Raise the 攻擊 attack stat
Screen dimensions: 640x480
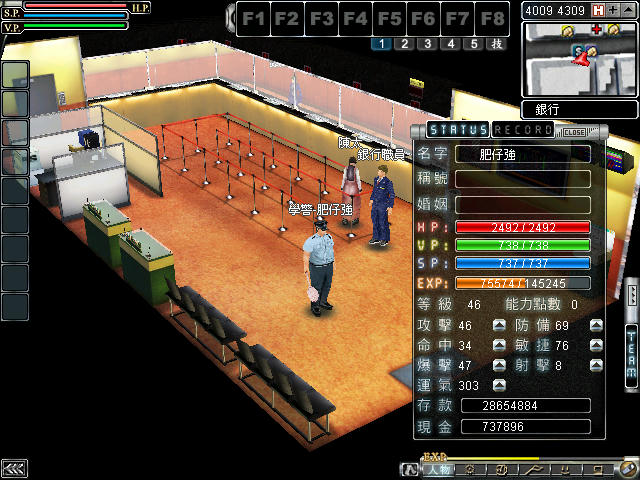[499, 326]
